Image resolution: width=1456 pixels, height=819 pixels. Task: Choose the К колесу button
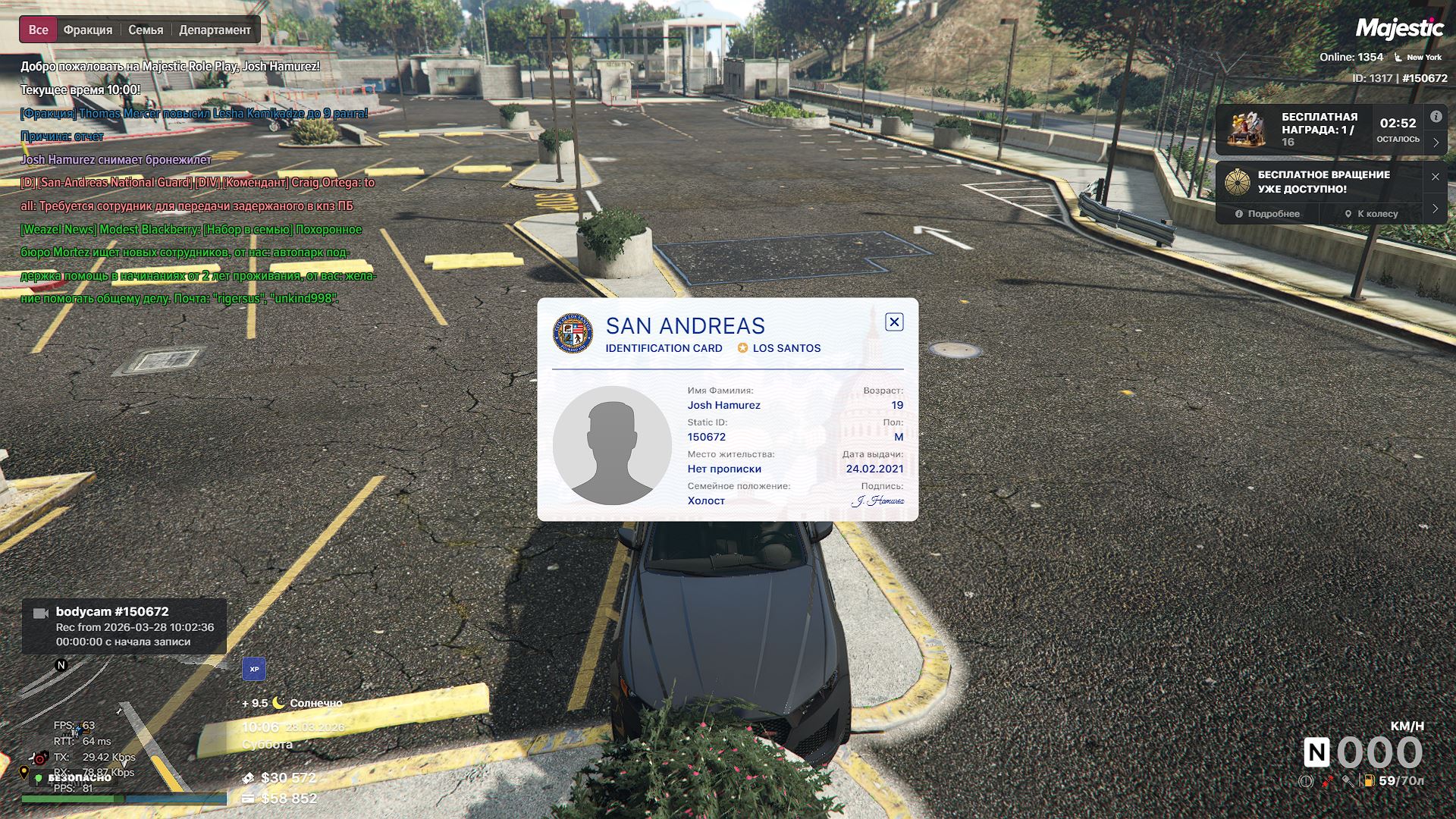click(x=1371, y=214)
